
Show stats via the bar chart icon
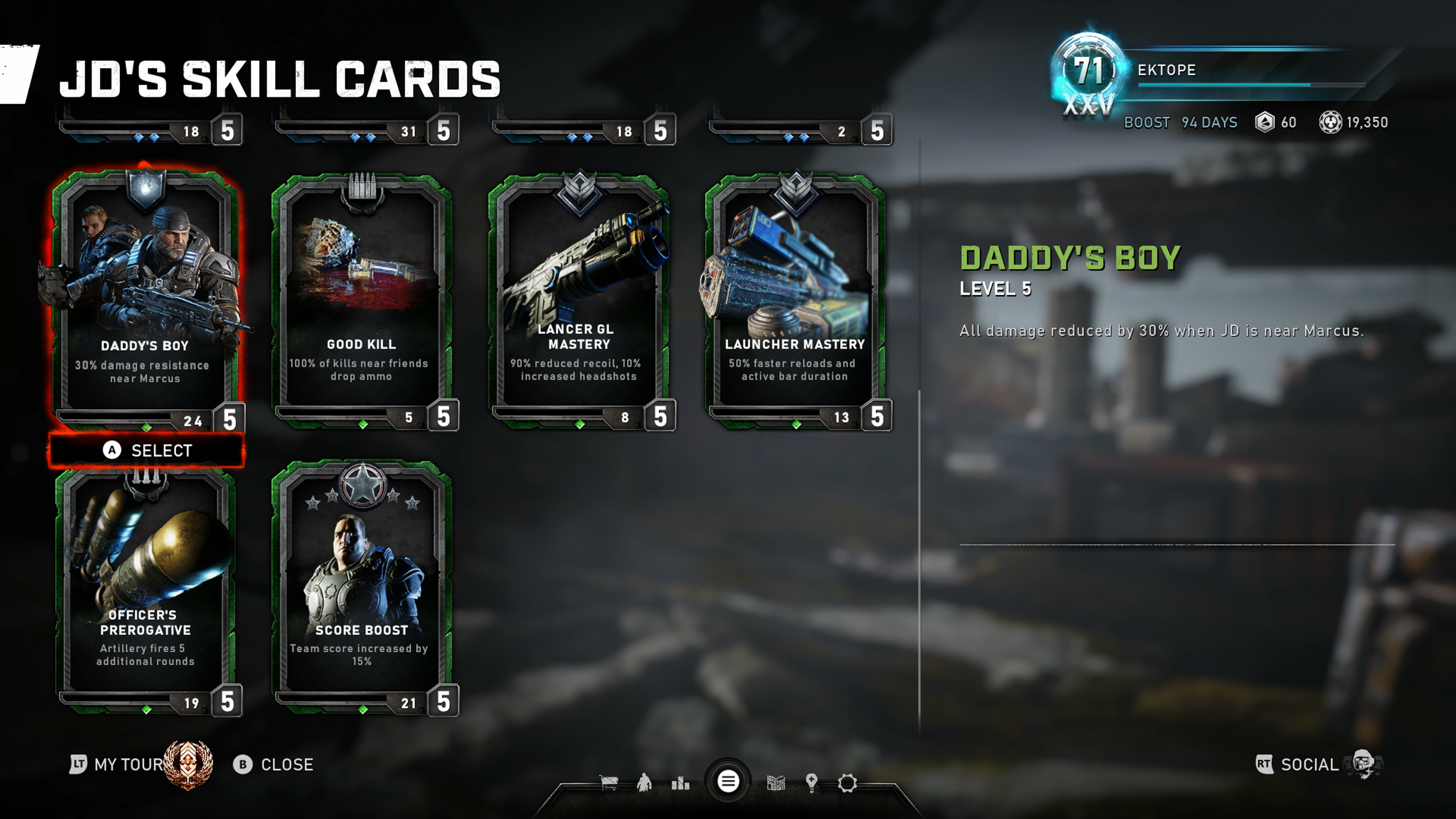[x=681, y=783]
